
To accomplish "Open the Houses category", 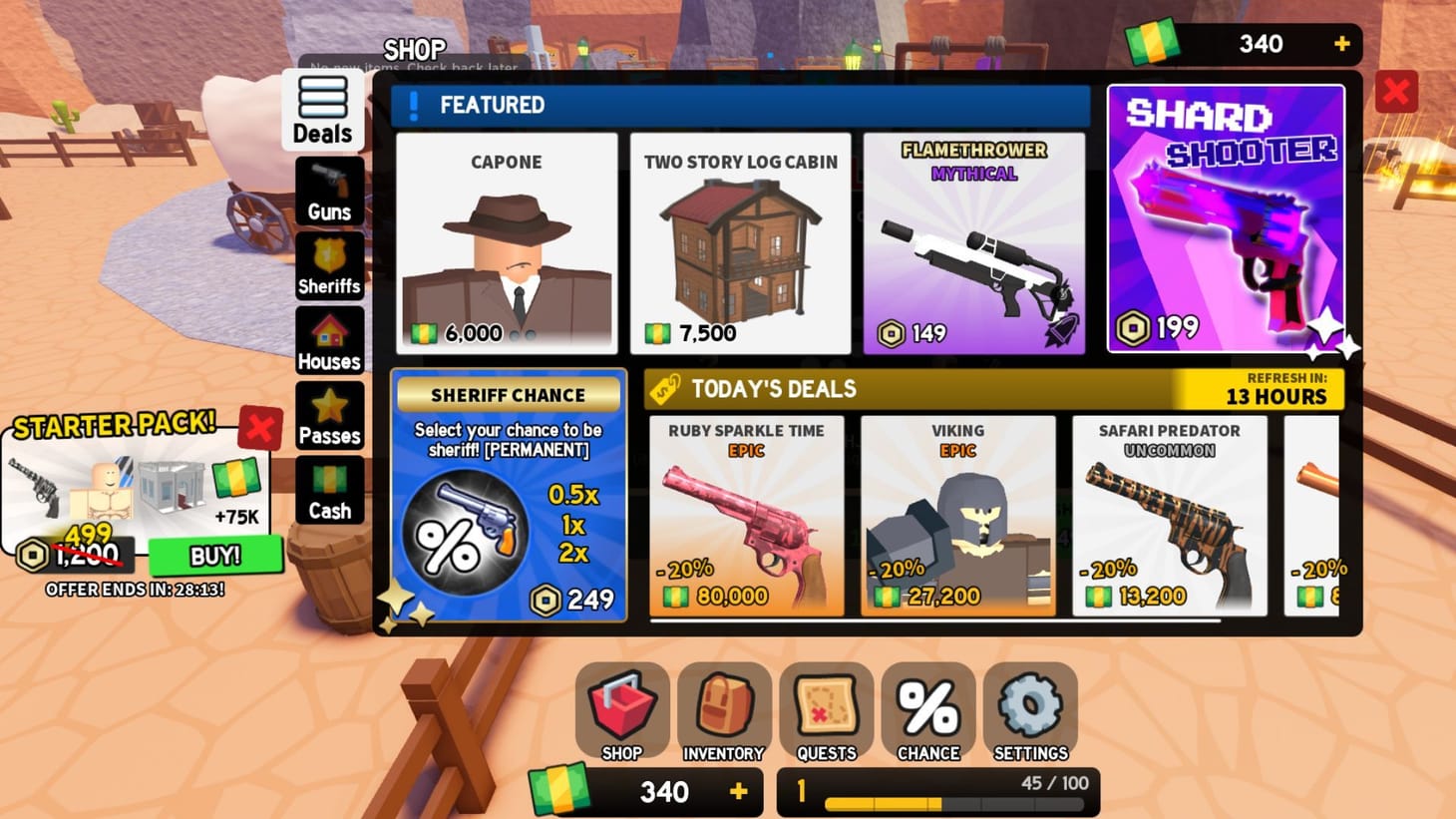I will pos(329,339).
